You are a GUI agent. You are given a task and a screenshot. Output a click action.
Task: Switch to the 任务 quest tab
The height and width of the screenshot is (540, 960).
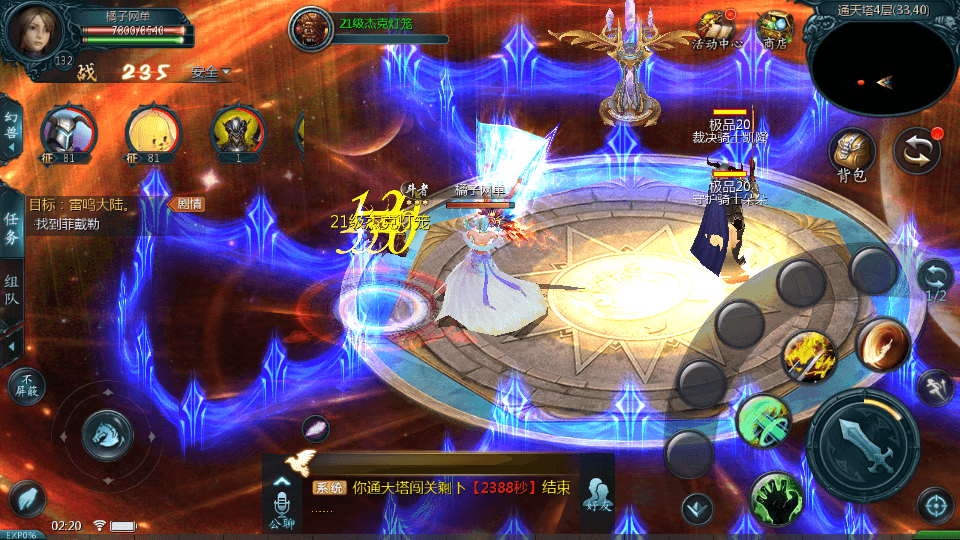pos(11,228)
